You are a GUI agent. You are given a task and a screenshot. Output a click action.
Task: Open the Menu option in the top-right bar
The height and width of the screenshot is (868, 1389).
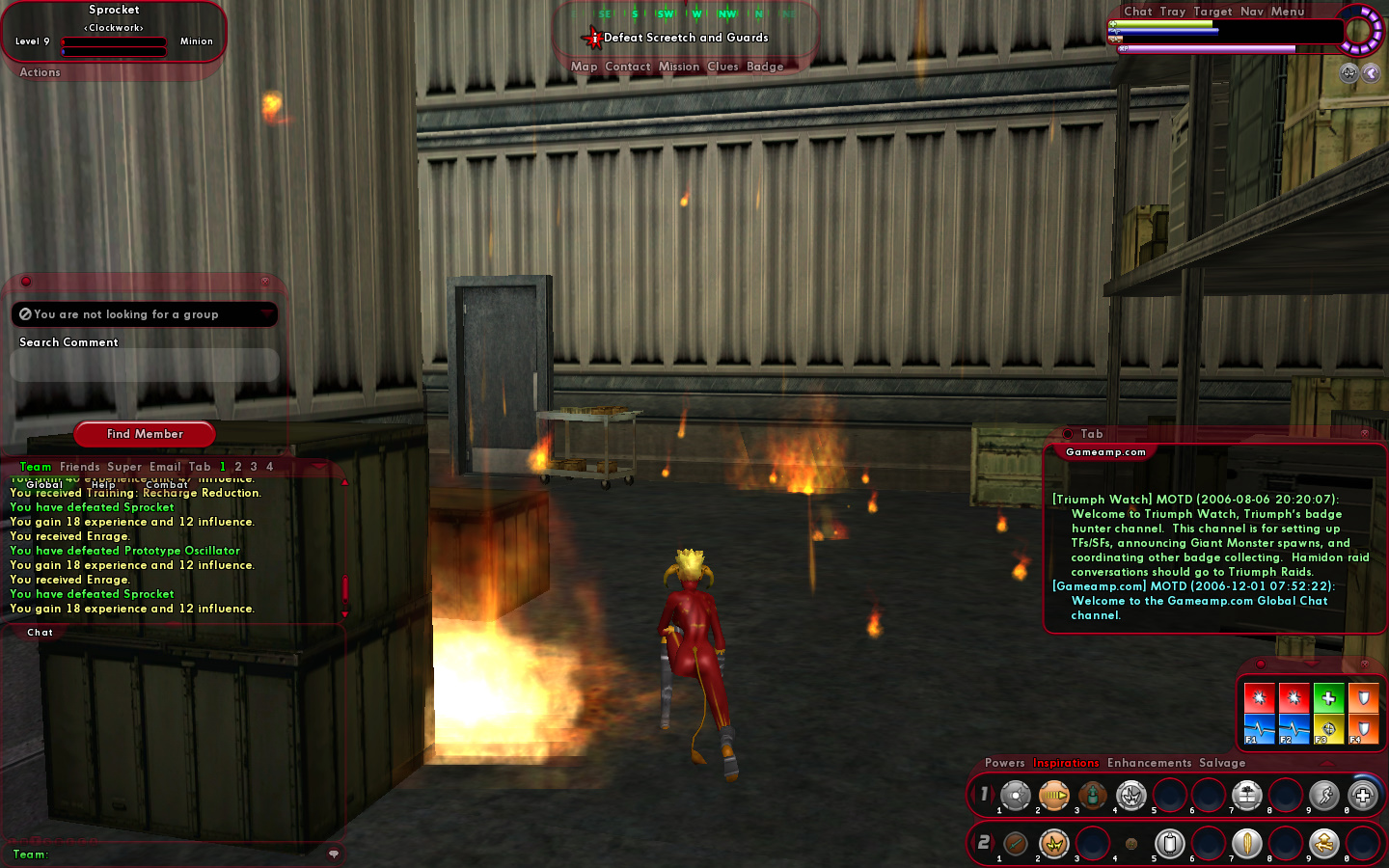click(1287, 12)
